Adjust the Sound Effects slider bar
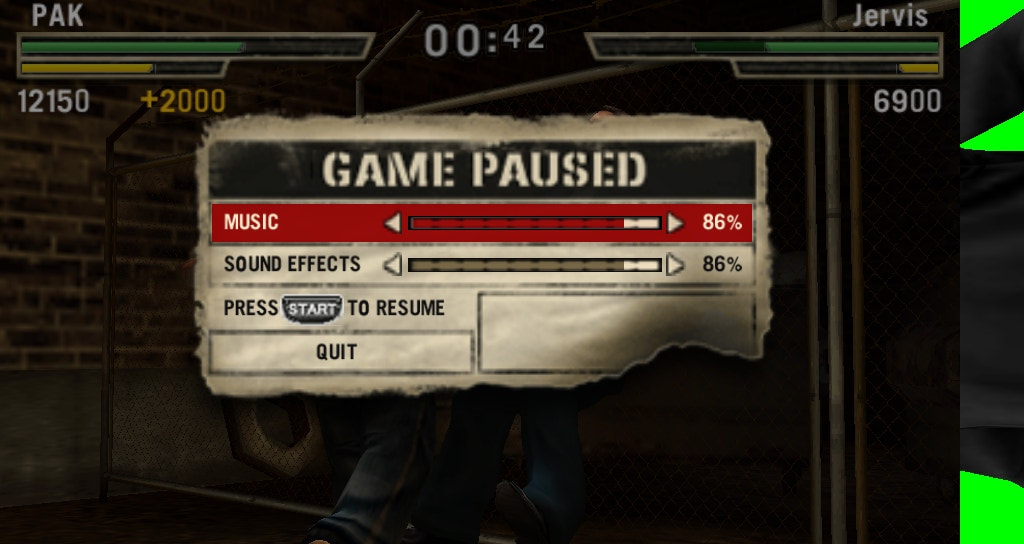Image resolution: width=1024 pixels, height=544 pixels. (x=534, y=265)
